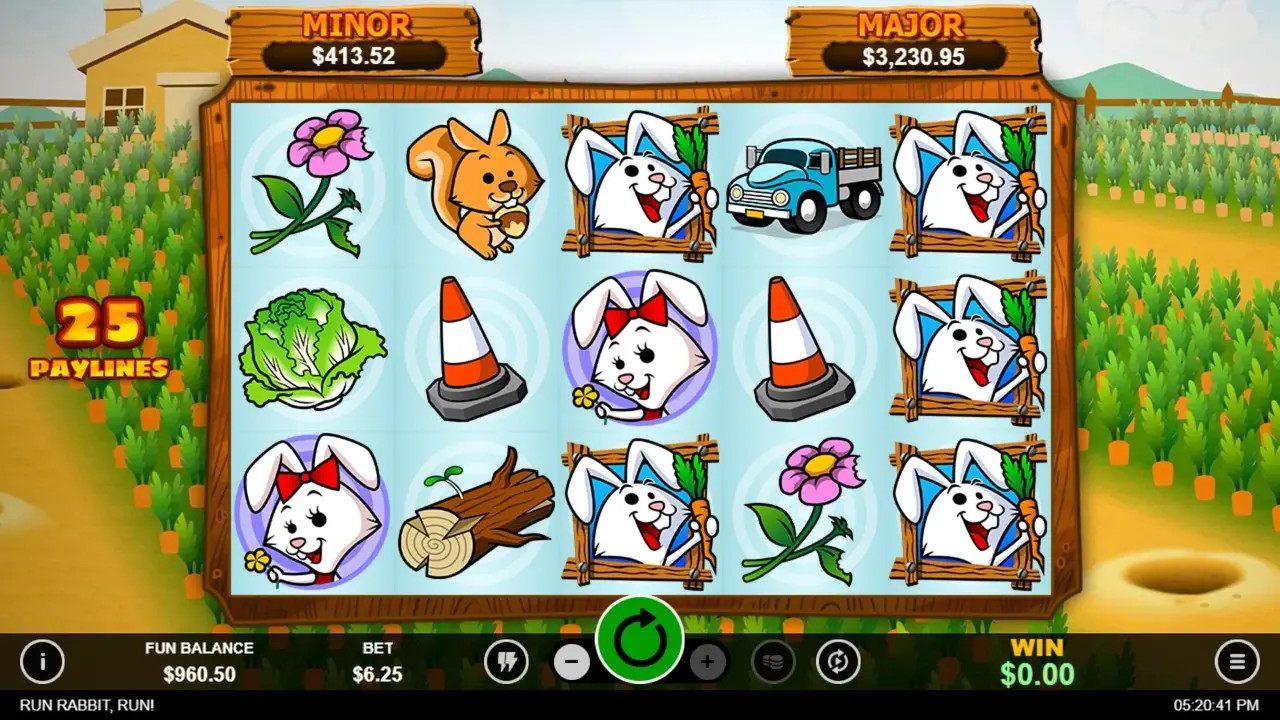Increase the bet with the plus button
Screen dimensions: 1280x720
(707, 661)
